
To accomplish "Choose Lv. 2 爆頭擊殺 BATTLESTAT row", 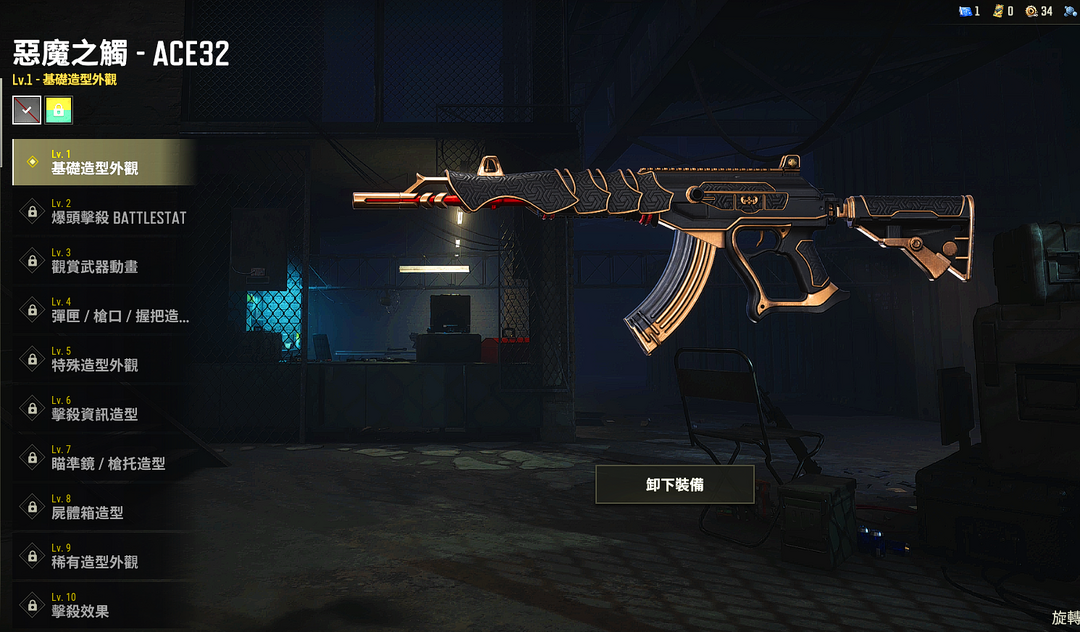I will pos(102,211).
